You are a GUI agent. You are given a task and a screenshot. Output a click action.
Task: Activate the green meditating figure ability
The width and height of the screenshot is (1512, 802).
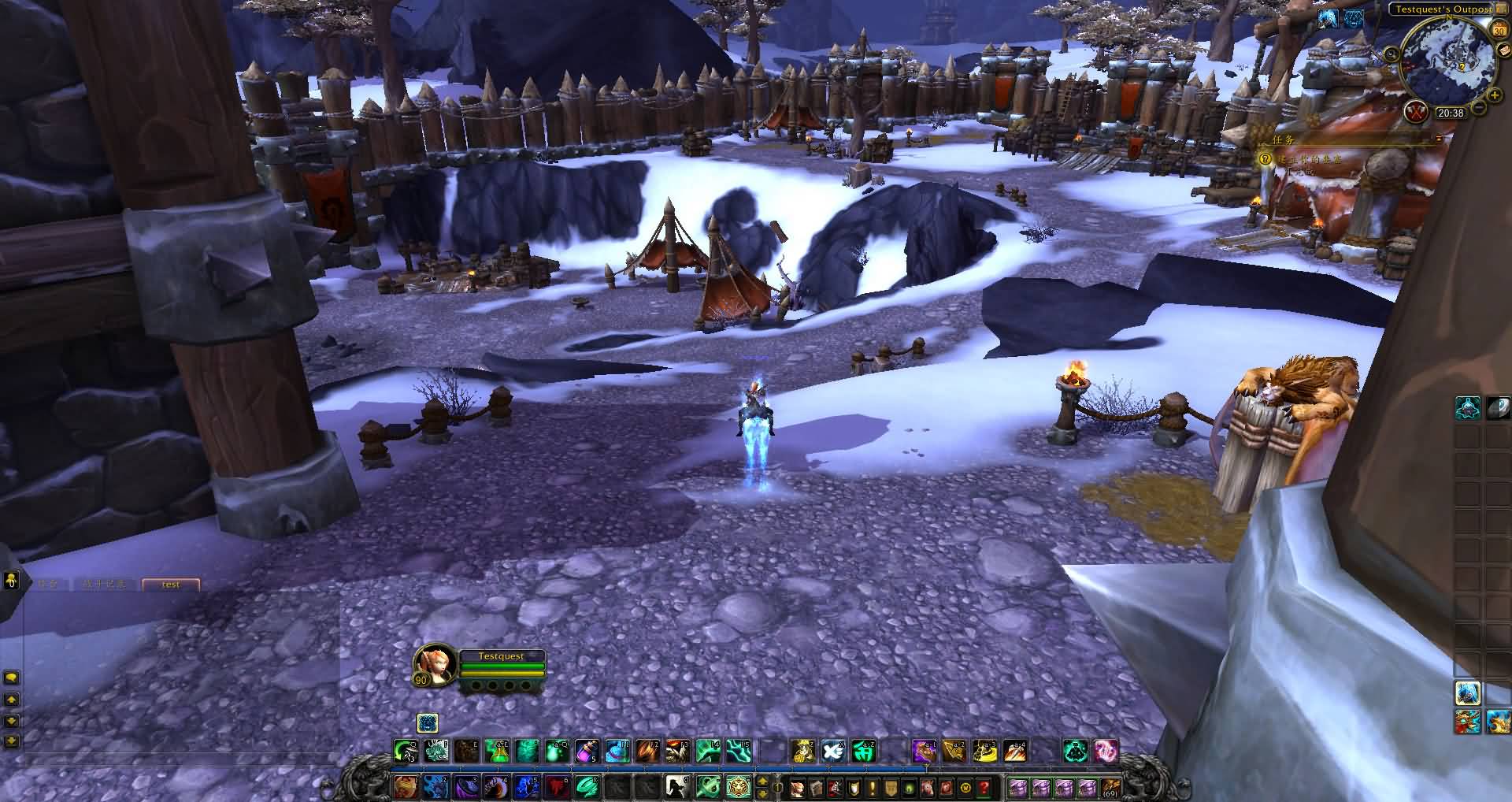point(1074,751)
